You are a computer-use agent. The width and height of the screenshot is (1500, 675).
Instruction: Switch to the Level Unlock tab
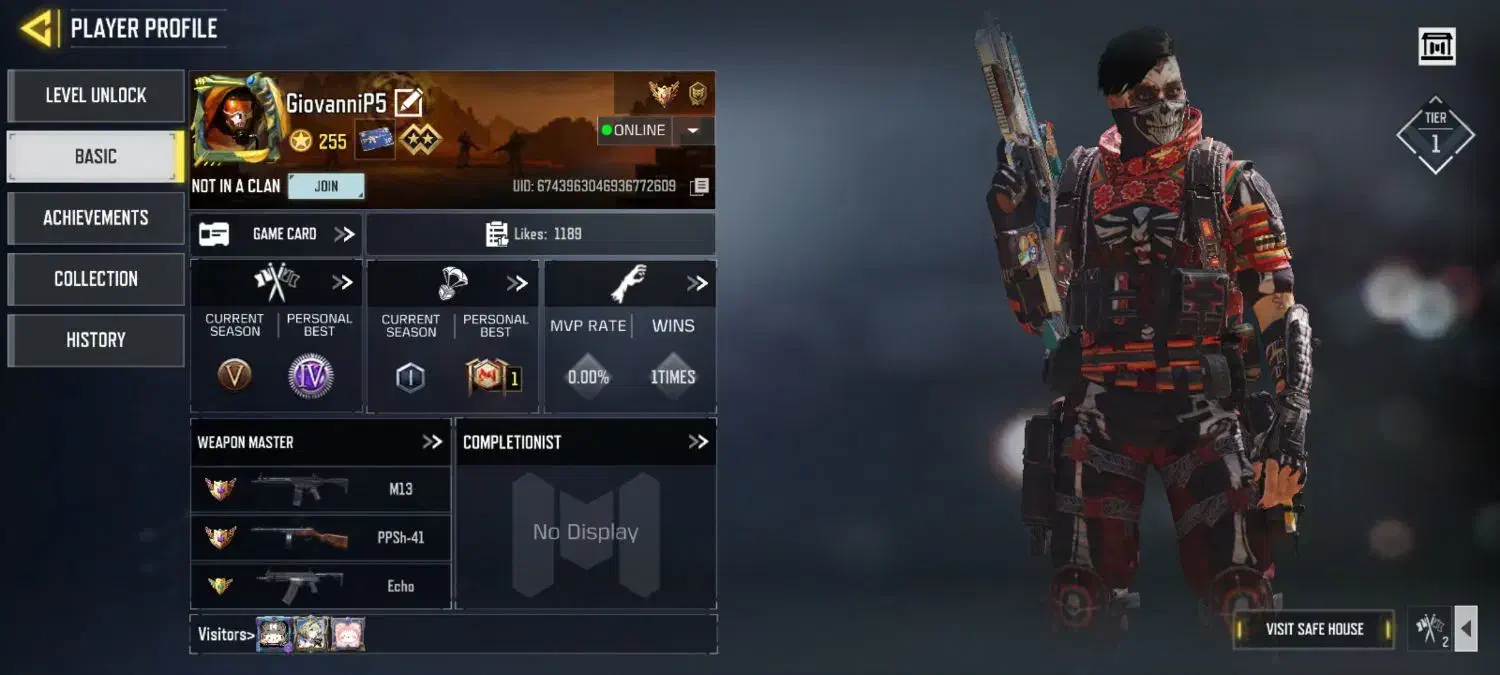coord(96,96)
